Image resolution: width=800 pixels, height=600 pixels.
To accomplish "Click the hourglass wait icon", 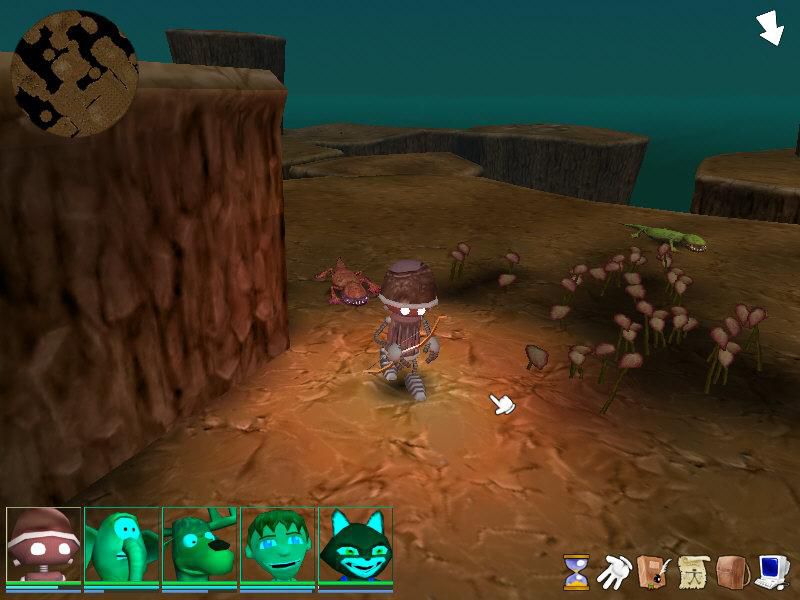I will coord(575,572).
